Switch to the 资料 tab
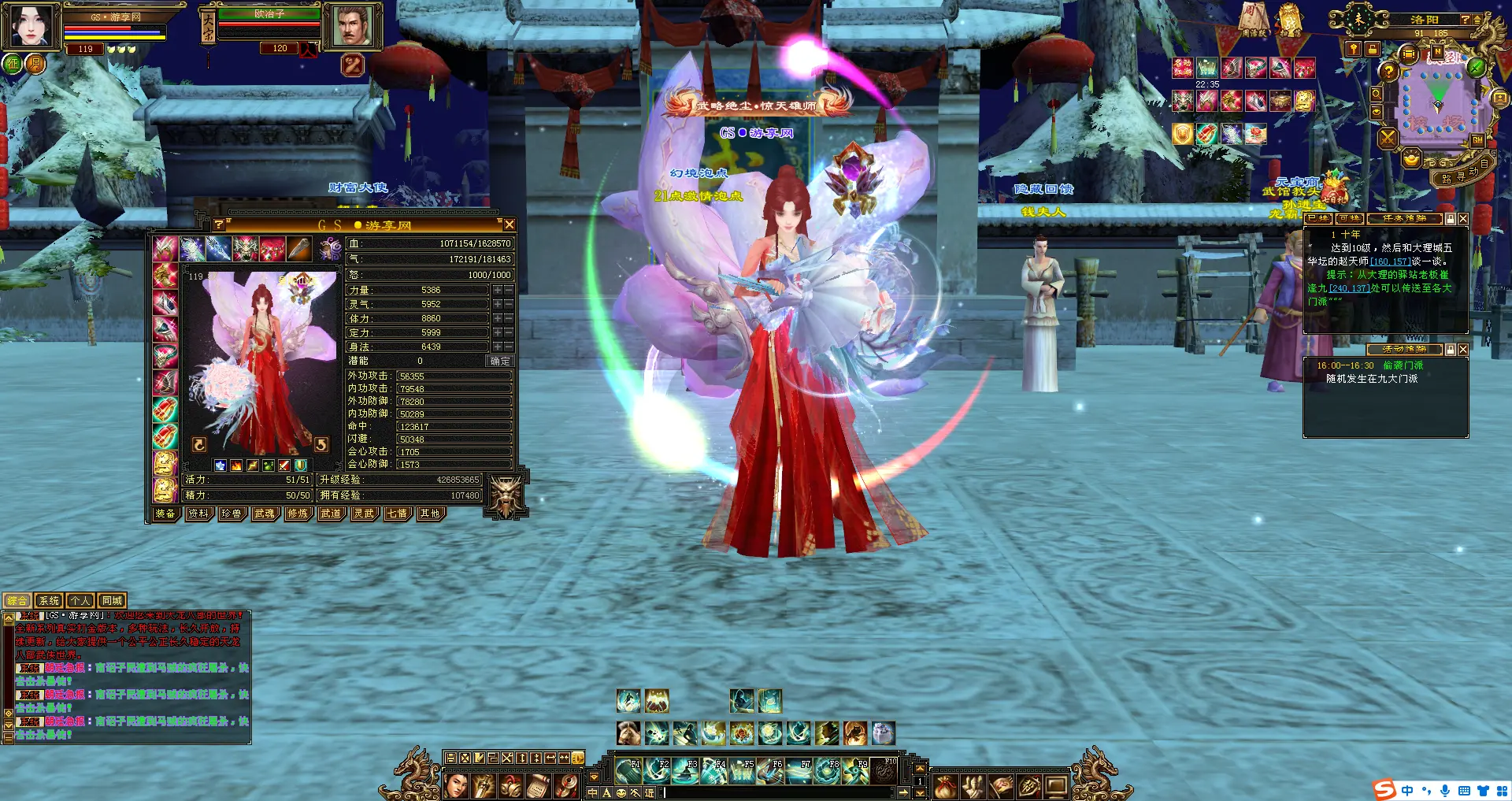 pyautogui.click(x=198, y=514)
